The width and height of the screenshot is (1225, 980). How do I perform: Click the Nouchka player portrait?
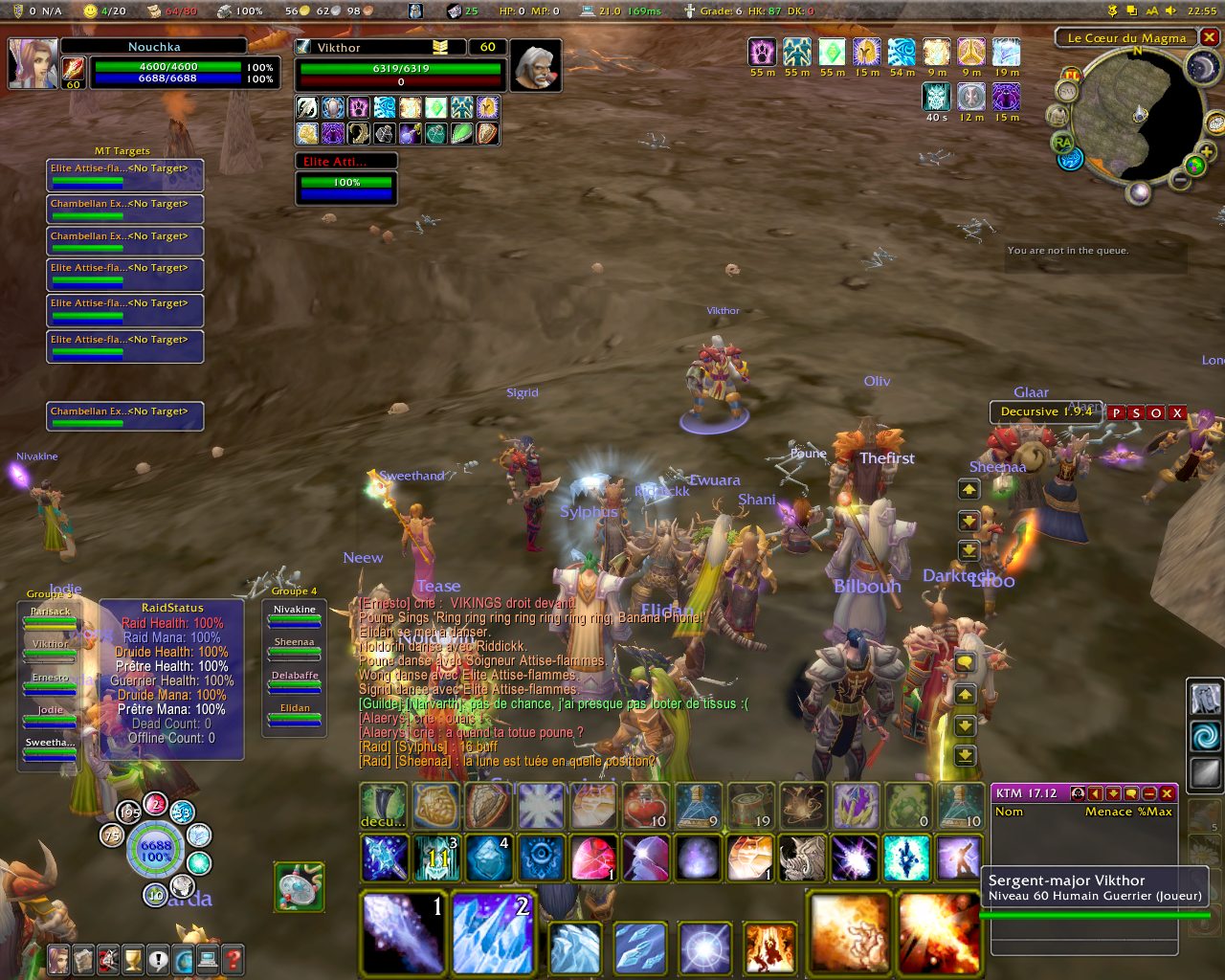click(33, 63)
